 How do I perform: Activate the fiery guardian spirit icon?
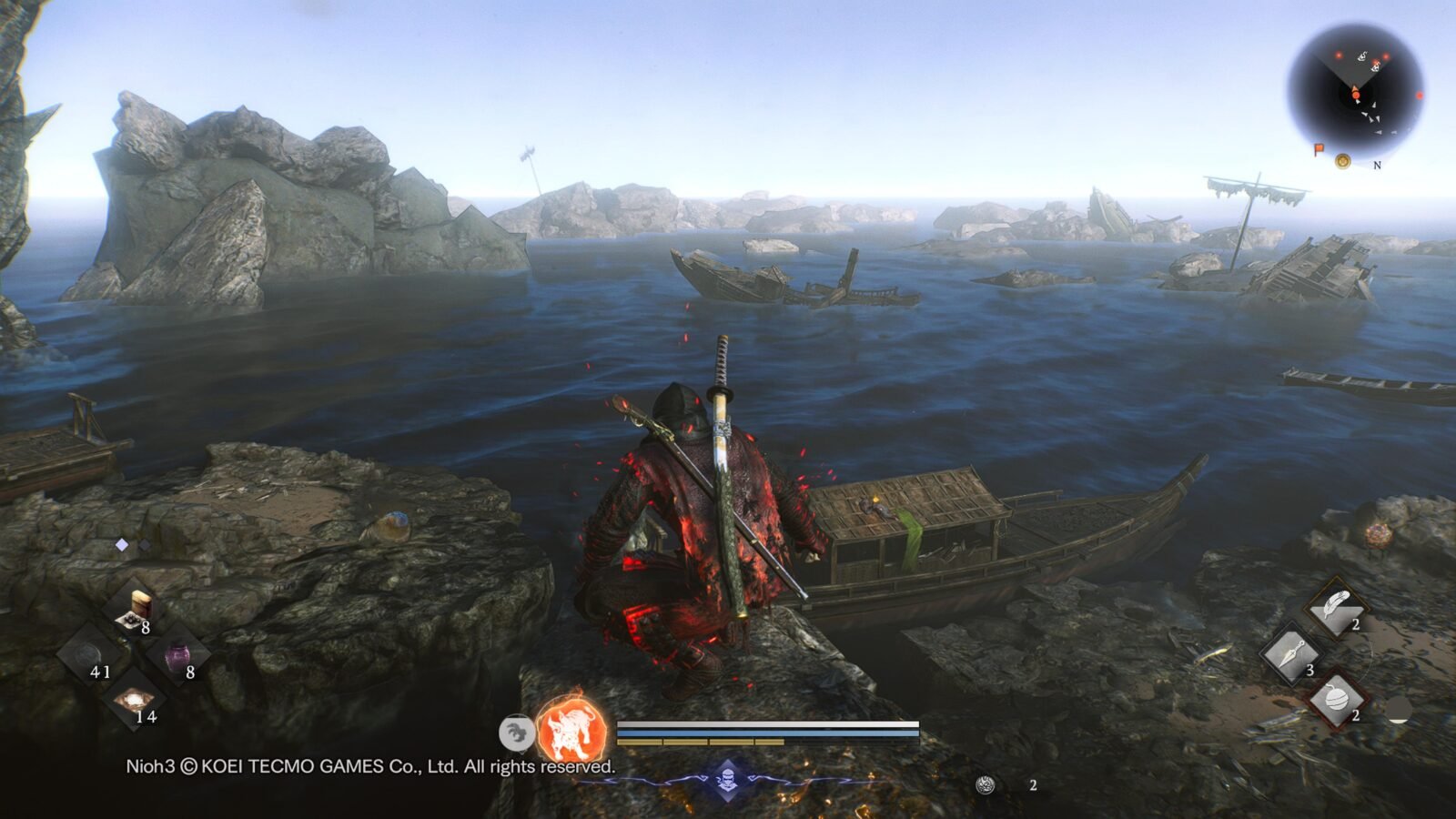tap(571, 730)
